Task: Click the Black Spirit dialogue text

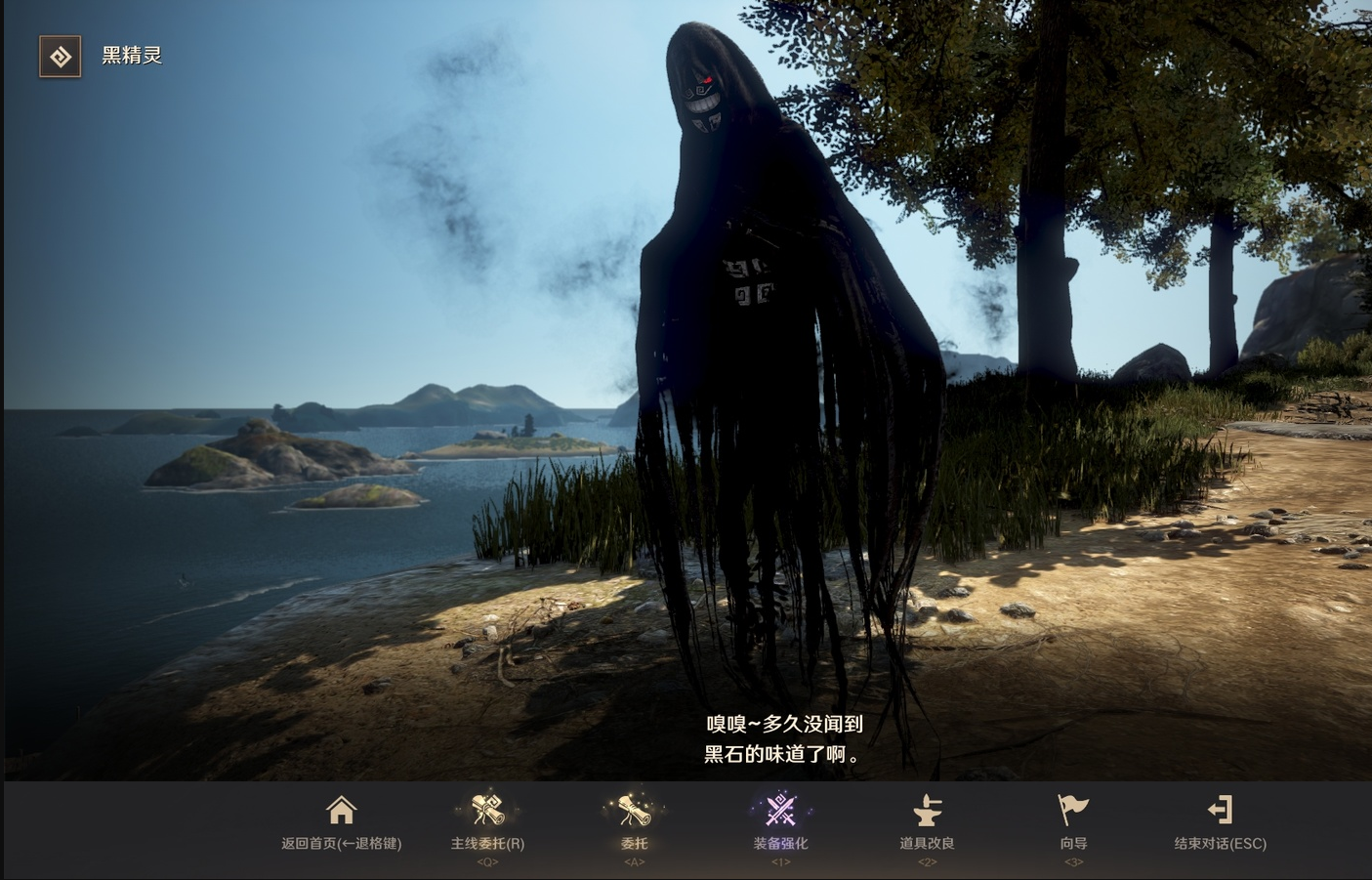Action: [x=781, y=739]
